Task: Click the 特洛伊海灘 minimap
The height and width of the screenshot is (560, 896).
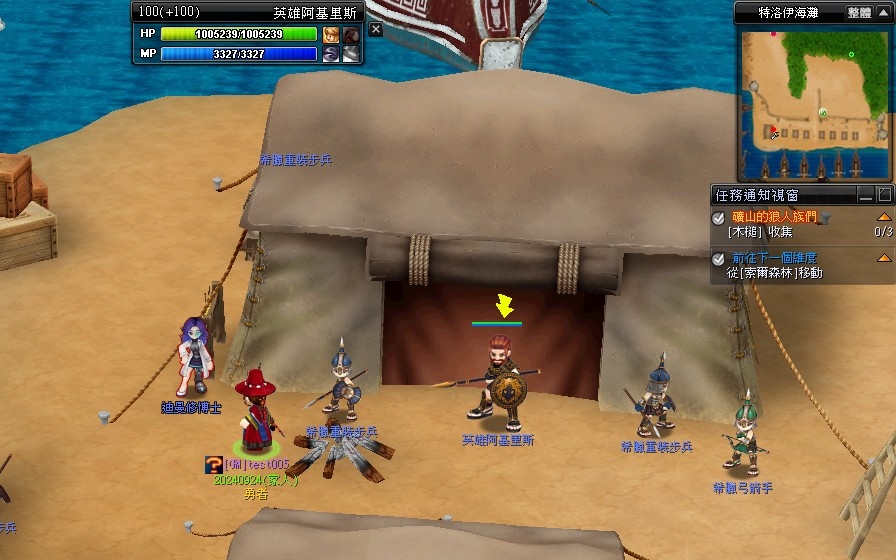Action: pos(814,97)
